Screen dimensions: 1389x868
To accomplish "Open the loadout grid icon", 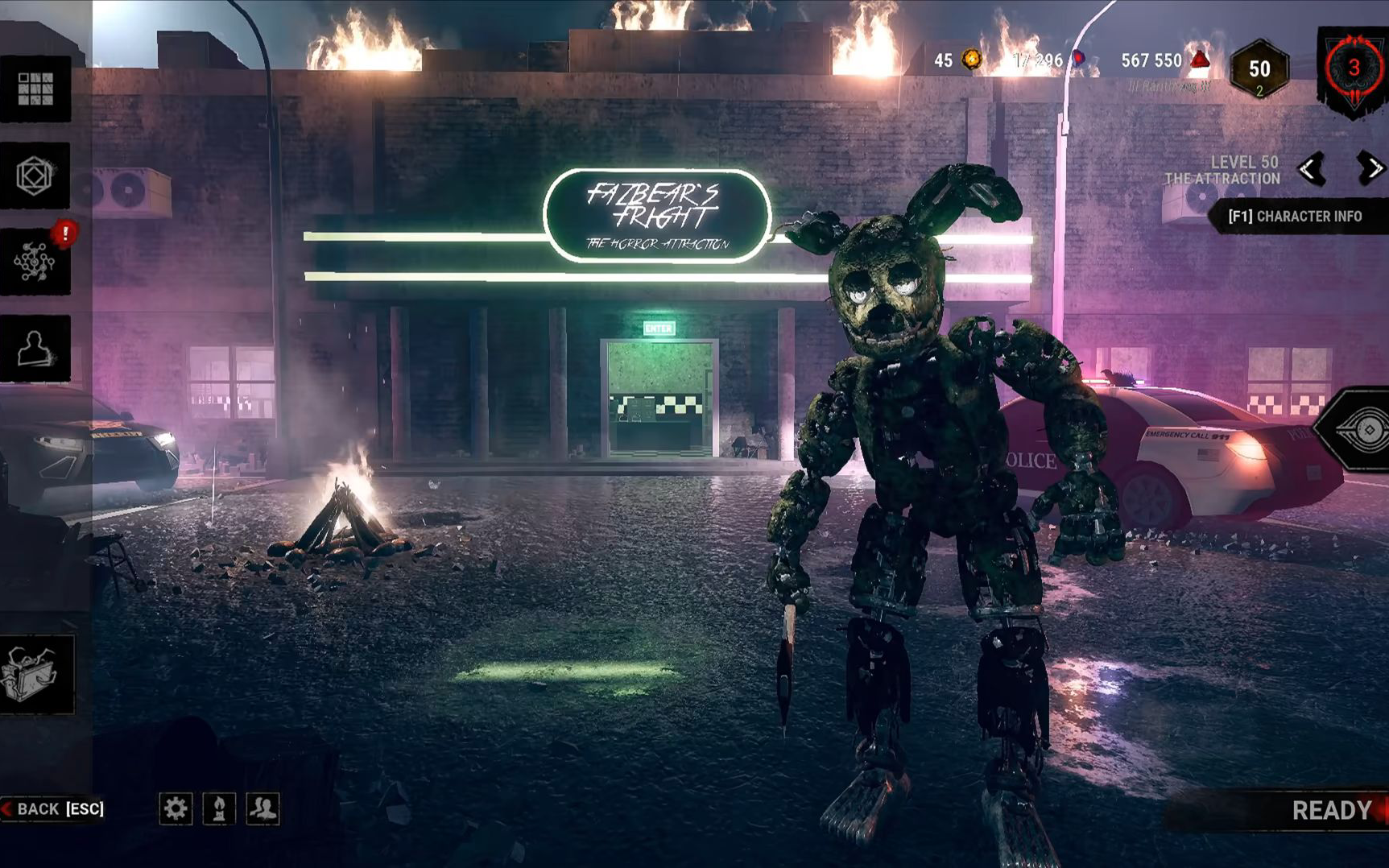I will pos(35,89).
